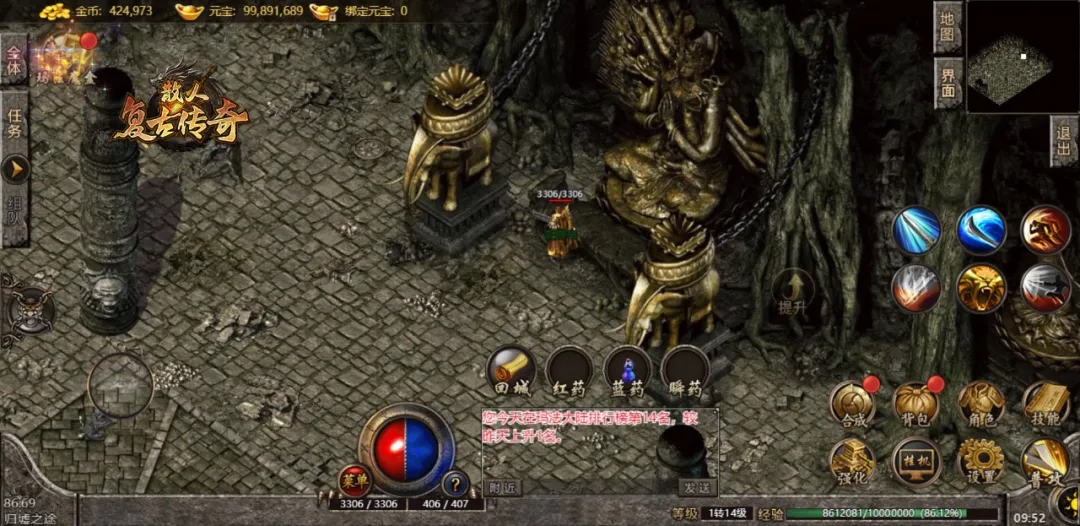Open the 技能 skills book
The height and width of the screenshot is (526, 1080).
1045,402
